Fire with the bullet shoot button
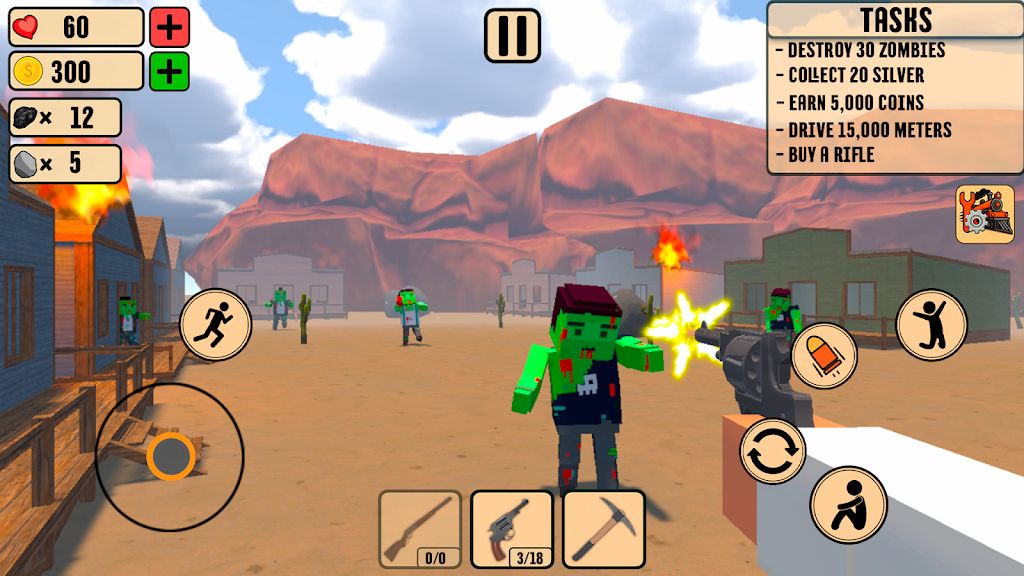The image size is (1024, 576). coord(824,355)
